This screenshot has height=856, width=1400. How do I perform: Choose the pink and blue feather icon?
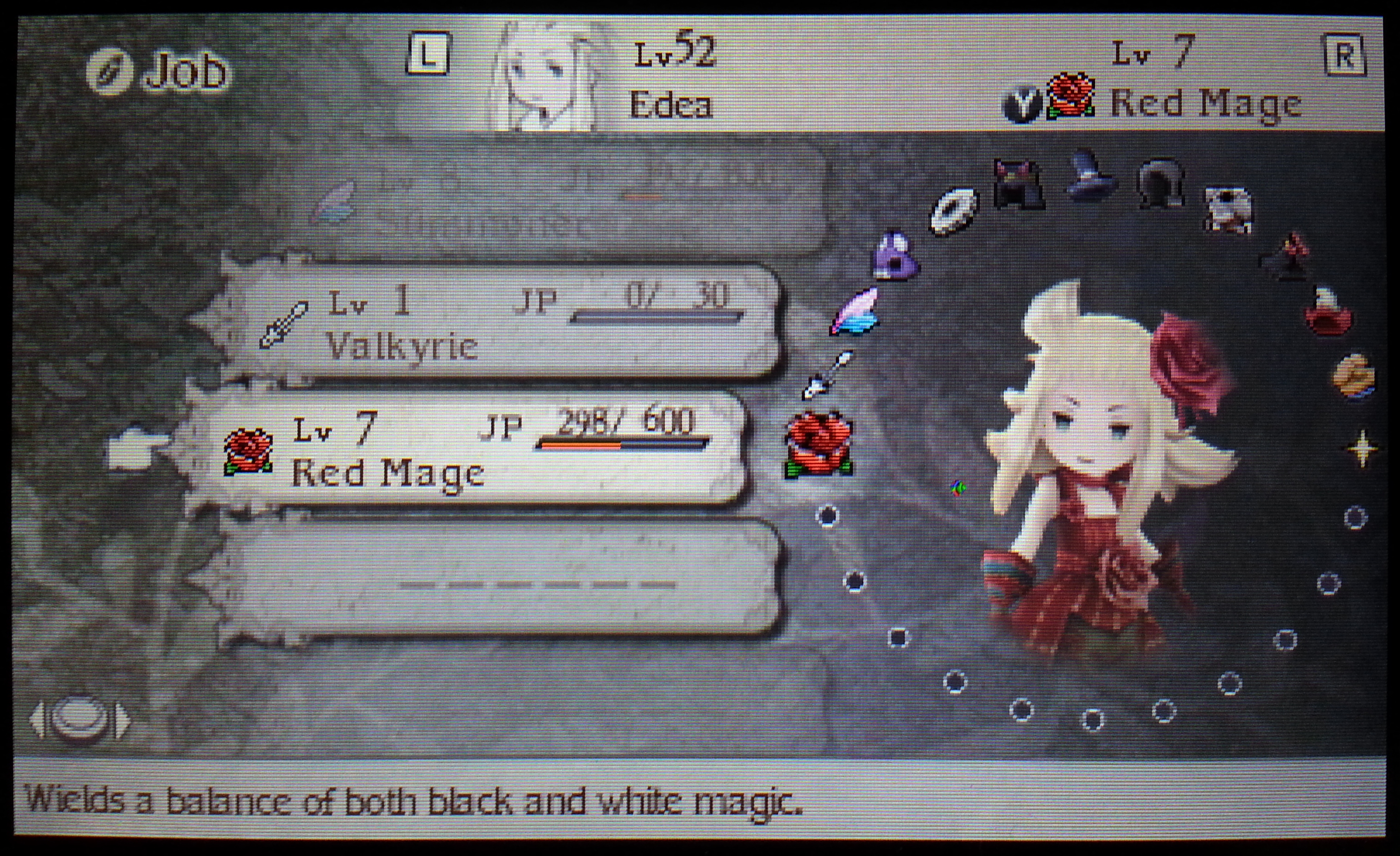pos(856,312)
